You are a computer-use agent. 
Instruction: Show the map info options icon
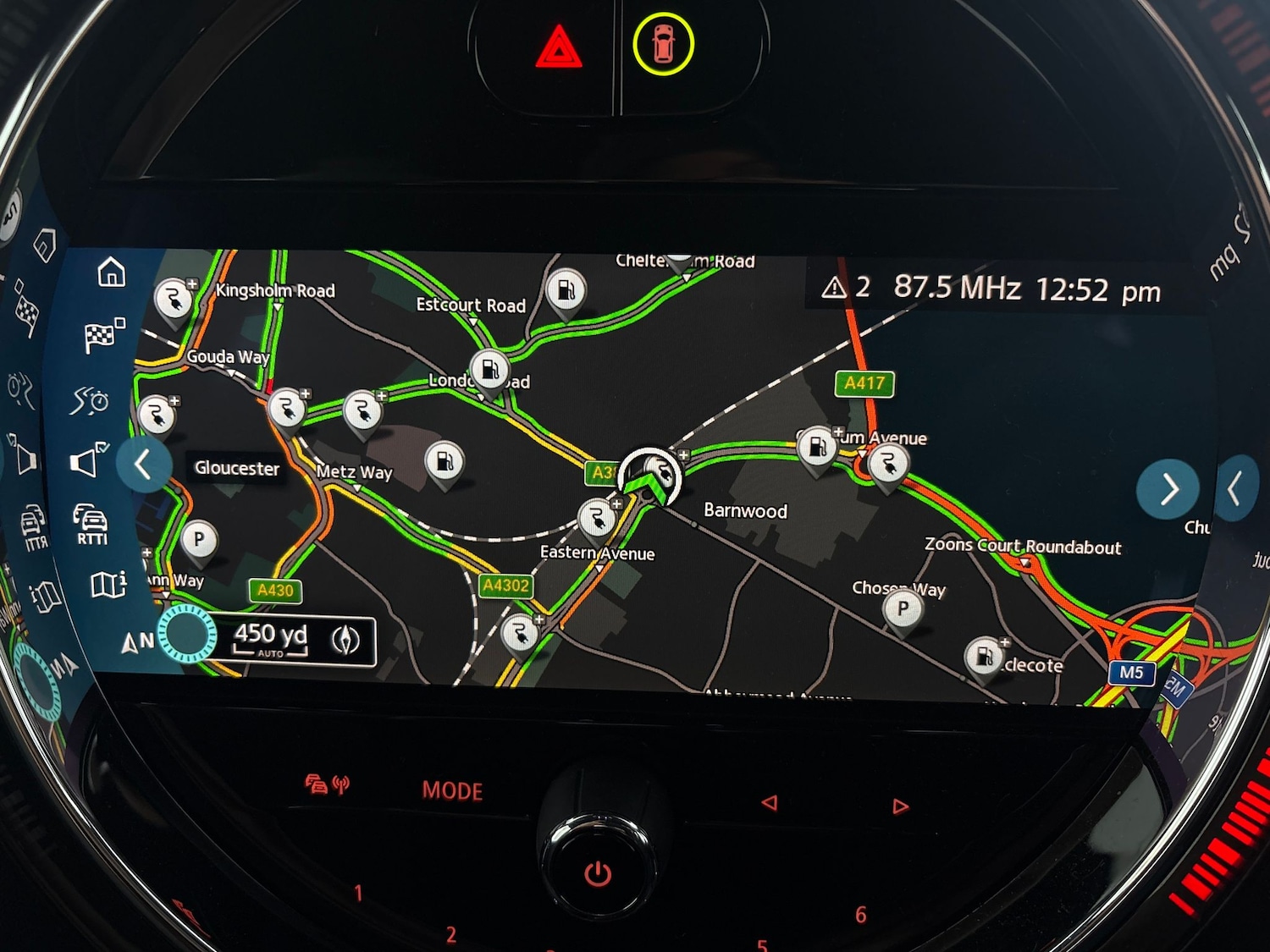pos(108,584)
